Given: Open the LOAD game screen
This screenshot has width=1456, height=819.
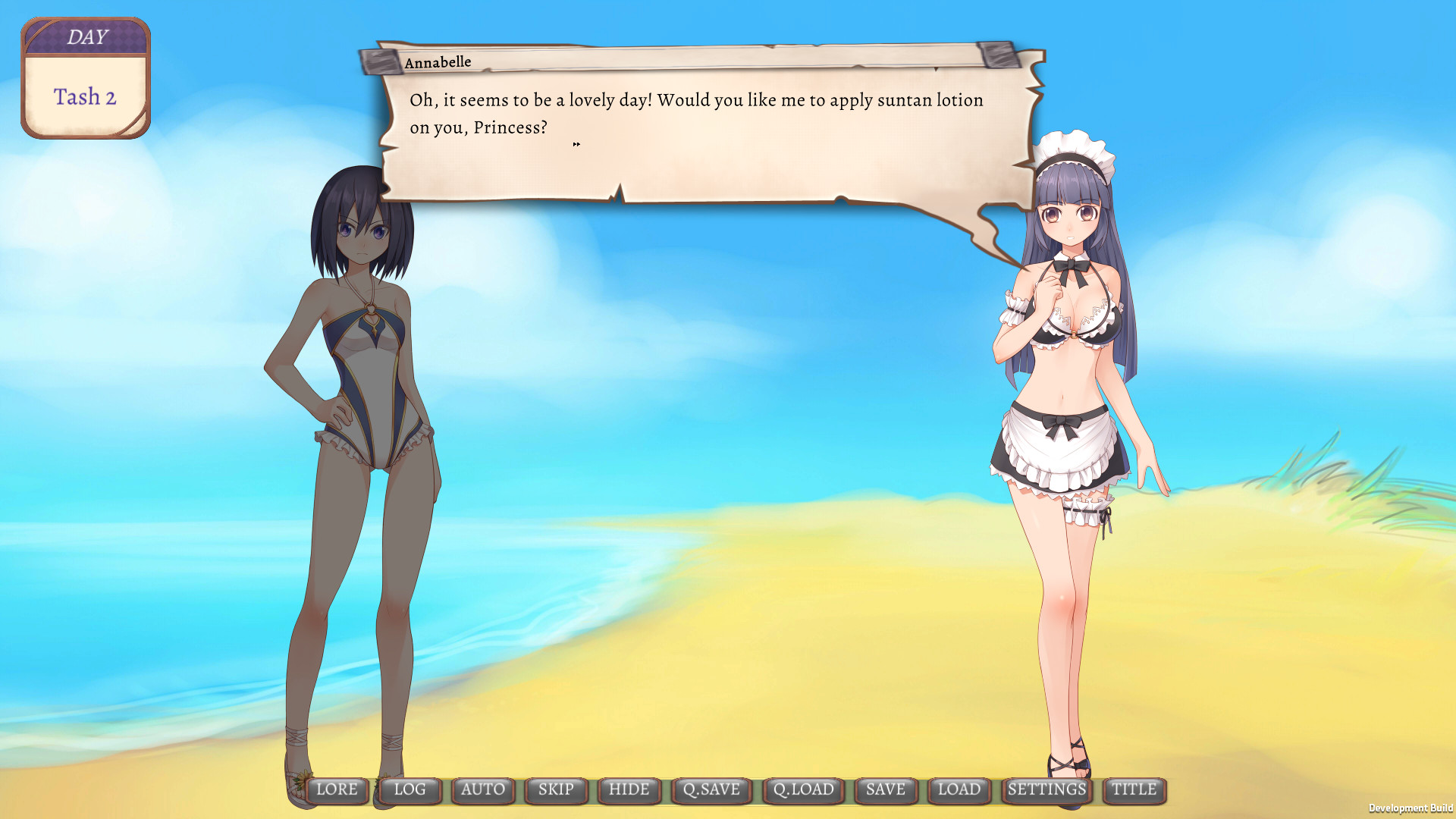Looking at the screenshot, I should pyautogui.click(x=959, y=789).
